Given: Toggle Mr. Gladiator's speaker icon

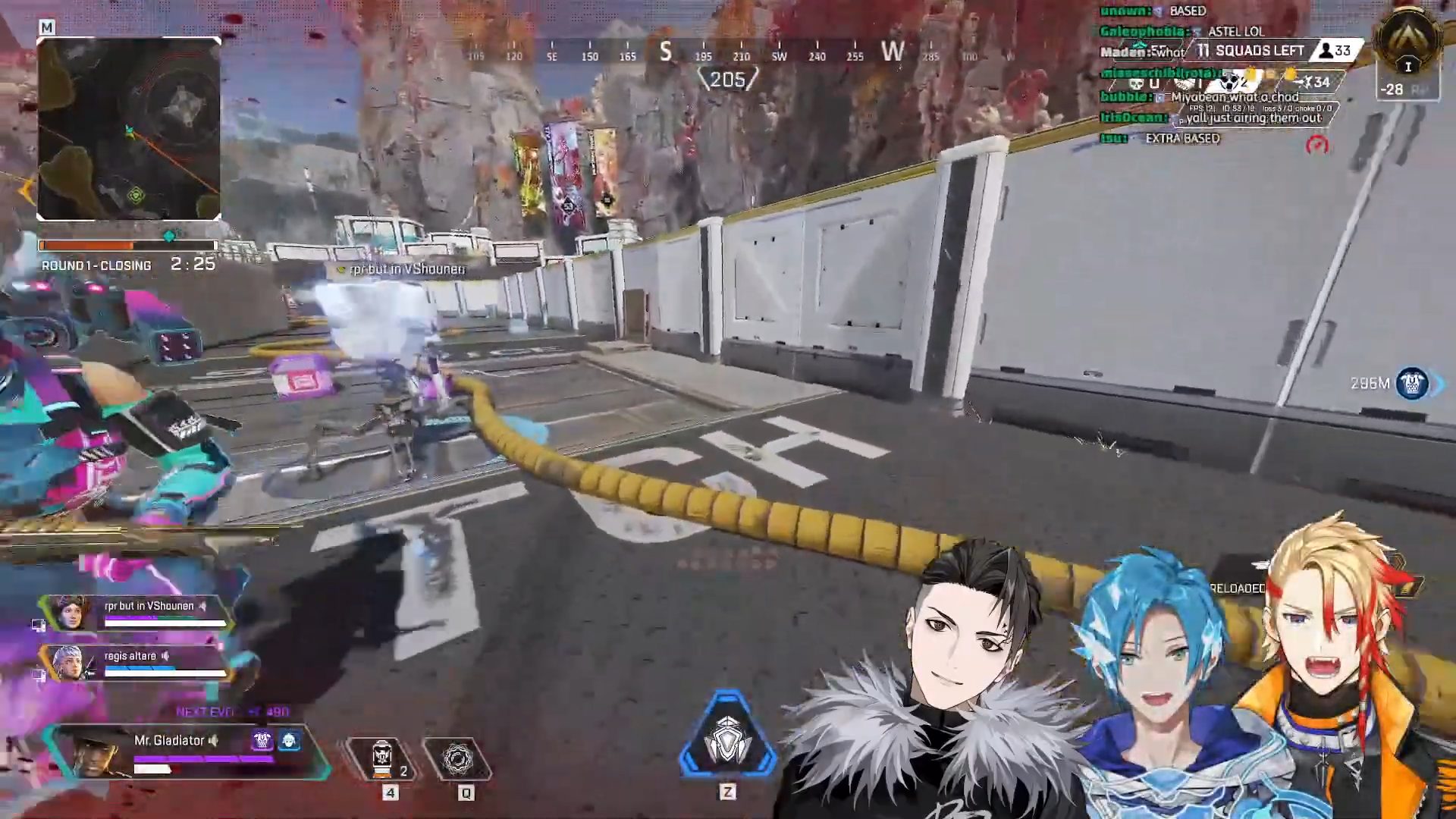Looking at the screenshot, I should (x=212, y=741).
